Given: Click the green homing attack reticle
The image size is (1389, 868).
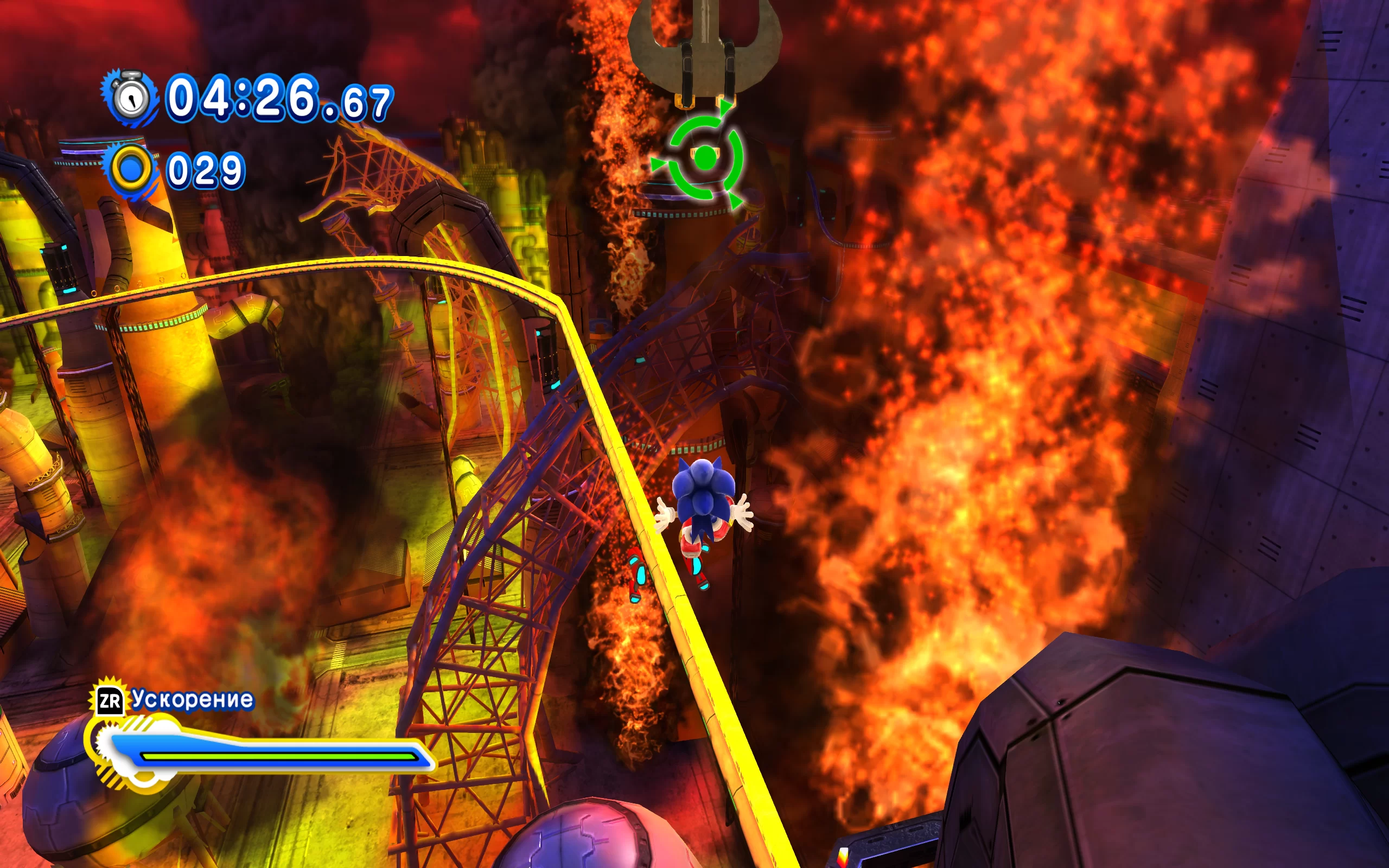Looking at the screenshot, I should point(704,156).
